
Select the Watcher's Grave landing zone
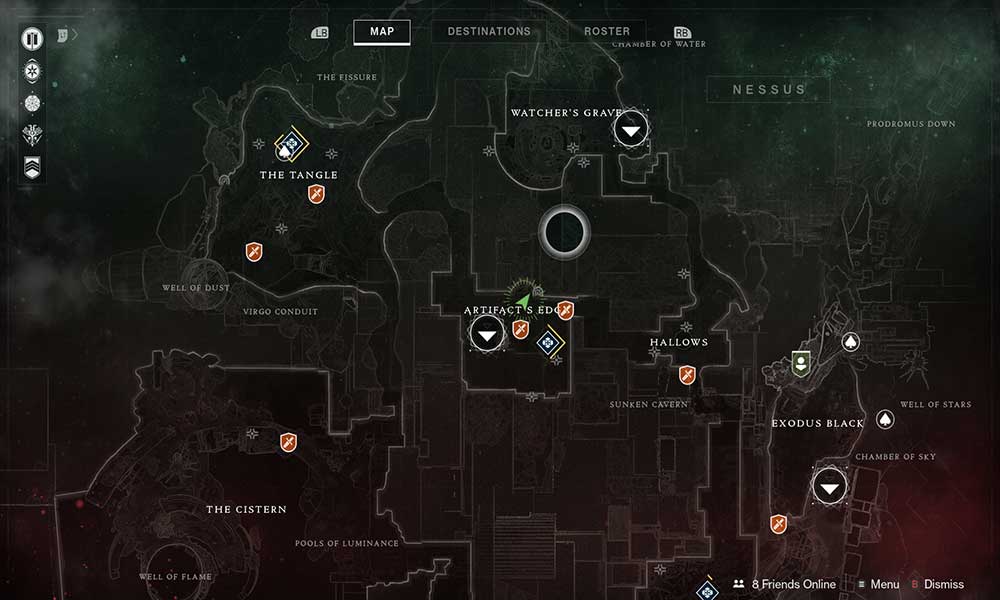(x=631, y=129)
